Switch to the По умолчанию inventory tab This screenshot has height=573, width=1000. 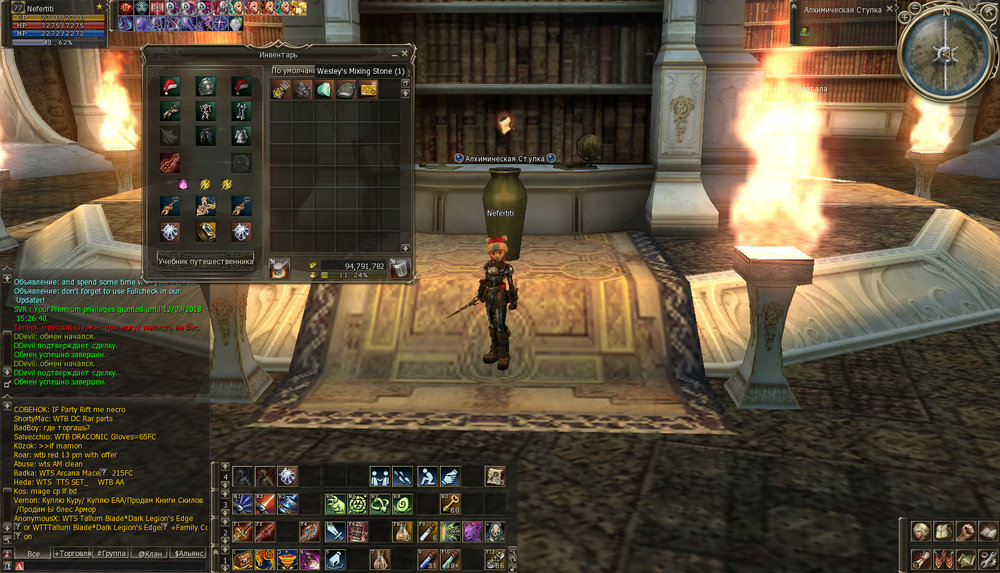tap(293, 71)
